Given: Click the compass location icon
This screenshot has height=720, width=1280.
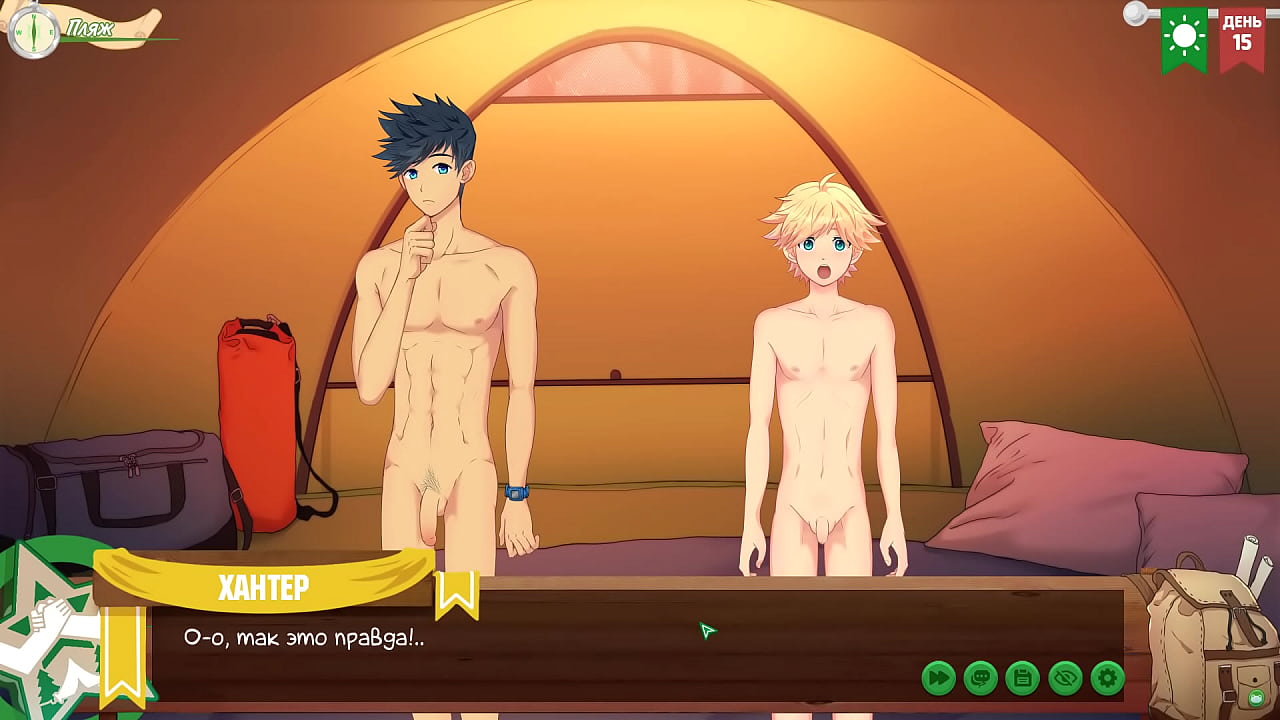Looking at the screenshot, I should pyautogui.click(x=33, y=31).
